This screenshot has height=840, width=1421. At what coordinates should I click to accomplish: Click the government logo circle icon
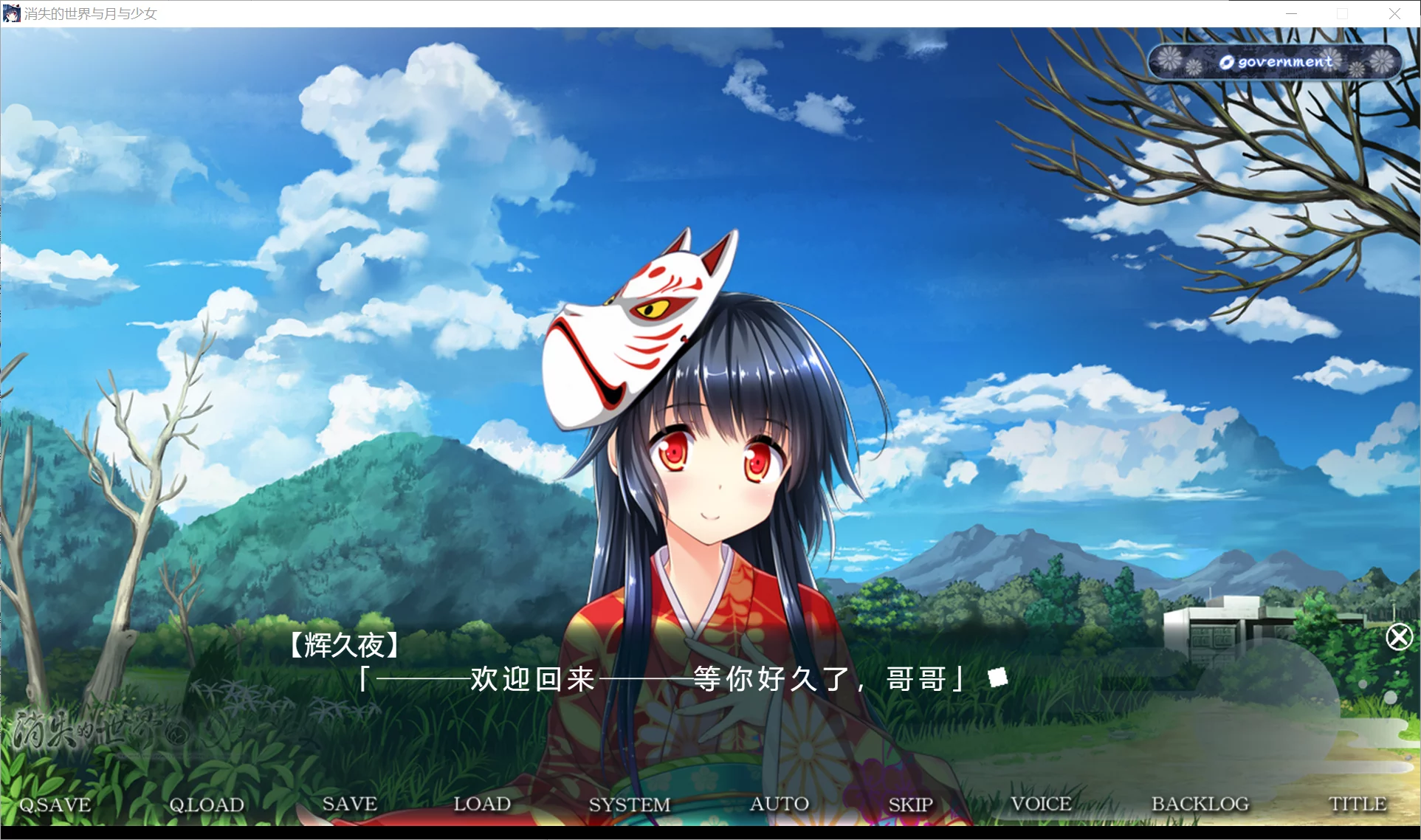[1225, 62]
